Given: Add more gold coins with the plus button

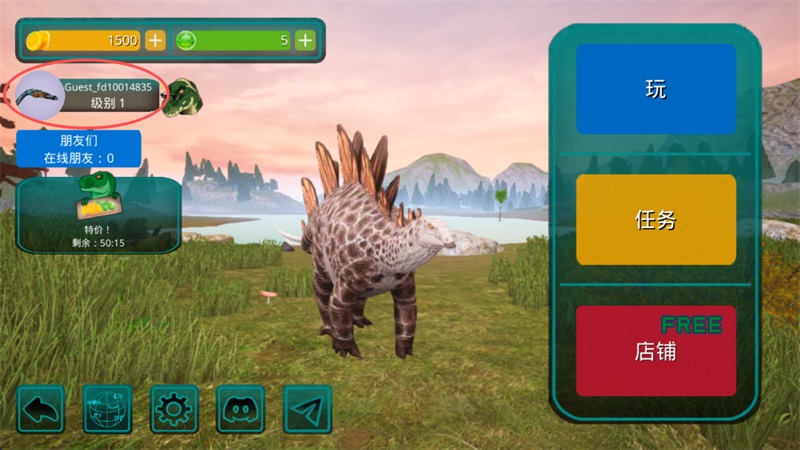Looking at the screenshot, I should coord(155,40).
